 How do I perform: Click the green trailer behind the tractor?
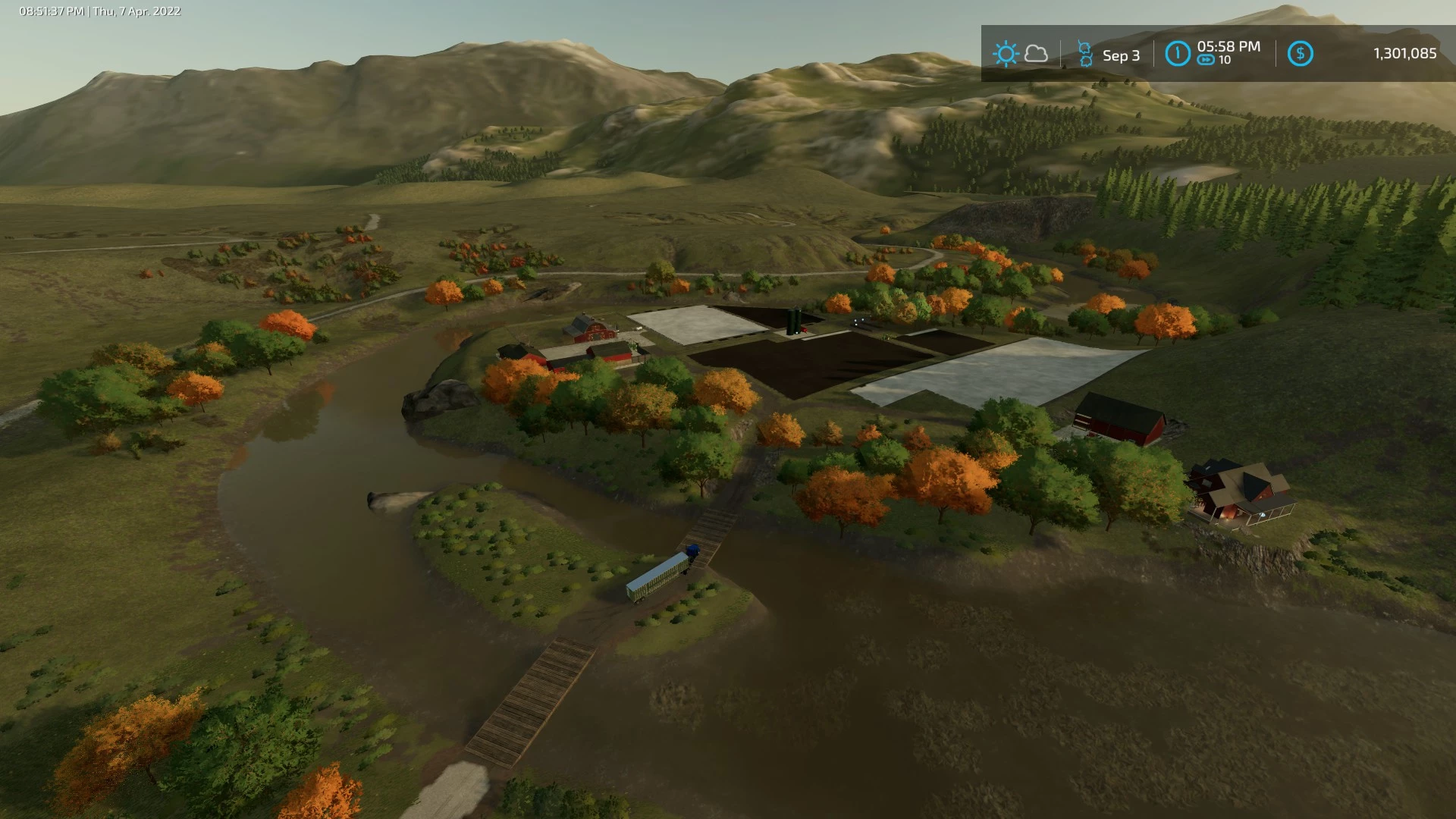pyautogui.click(x=657, y=576)
